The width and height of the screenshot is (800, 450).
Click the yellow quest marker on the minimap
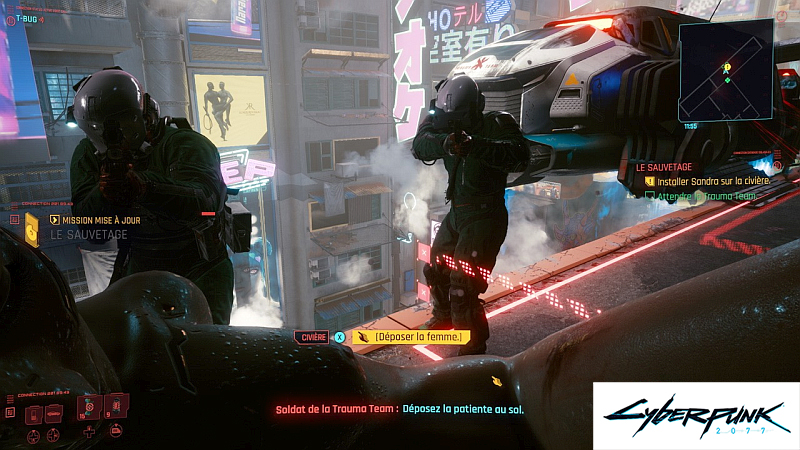tap(728, 68)
